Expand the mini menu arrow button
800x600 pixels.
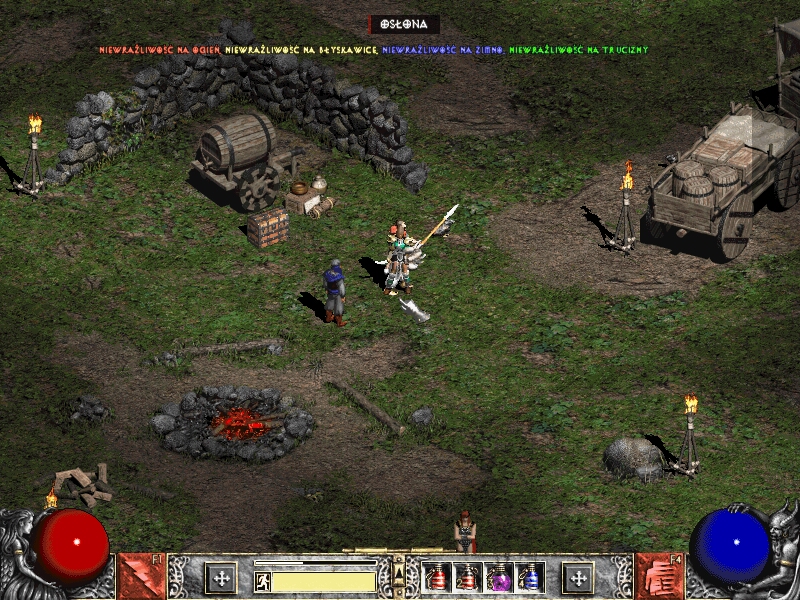tap(399, 572)
